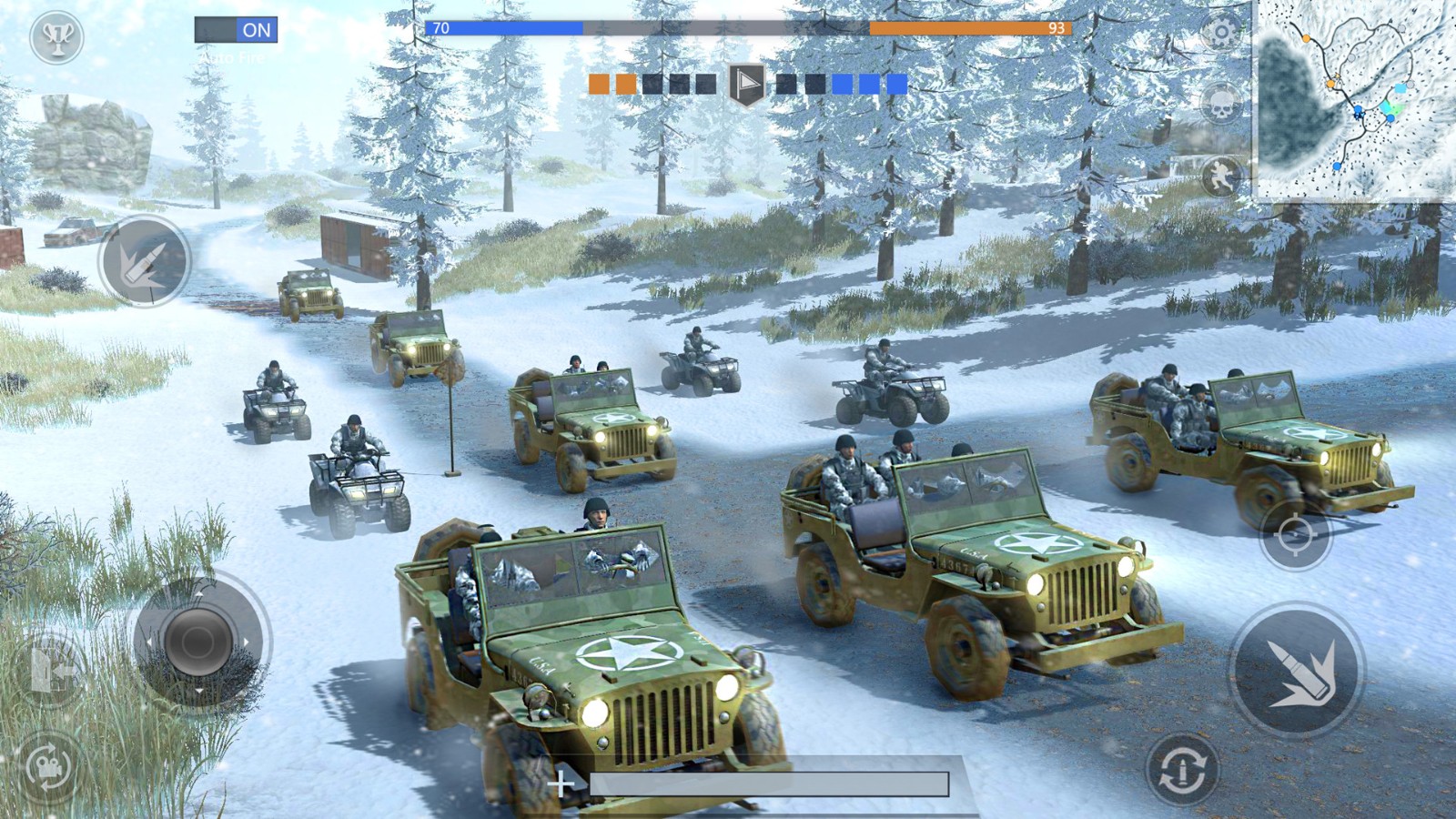
Task: Reload ammo with the circular-arrows bullet button
Action: click(1182, 770)
